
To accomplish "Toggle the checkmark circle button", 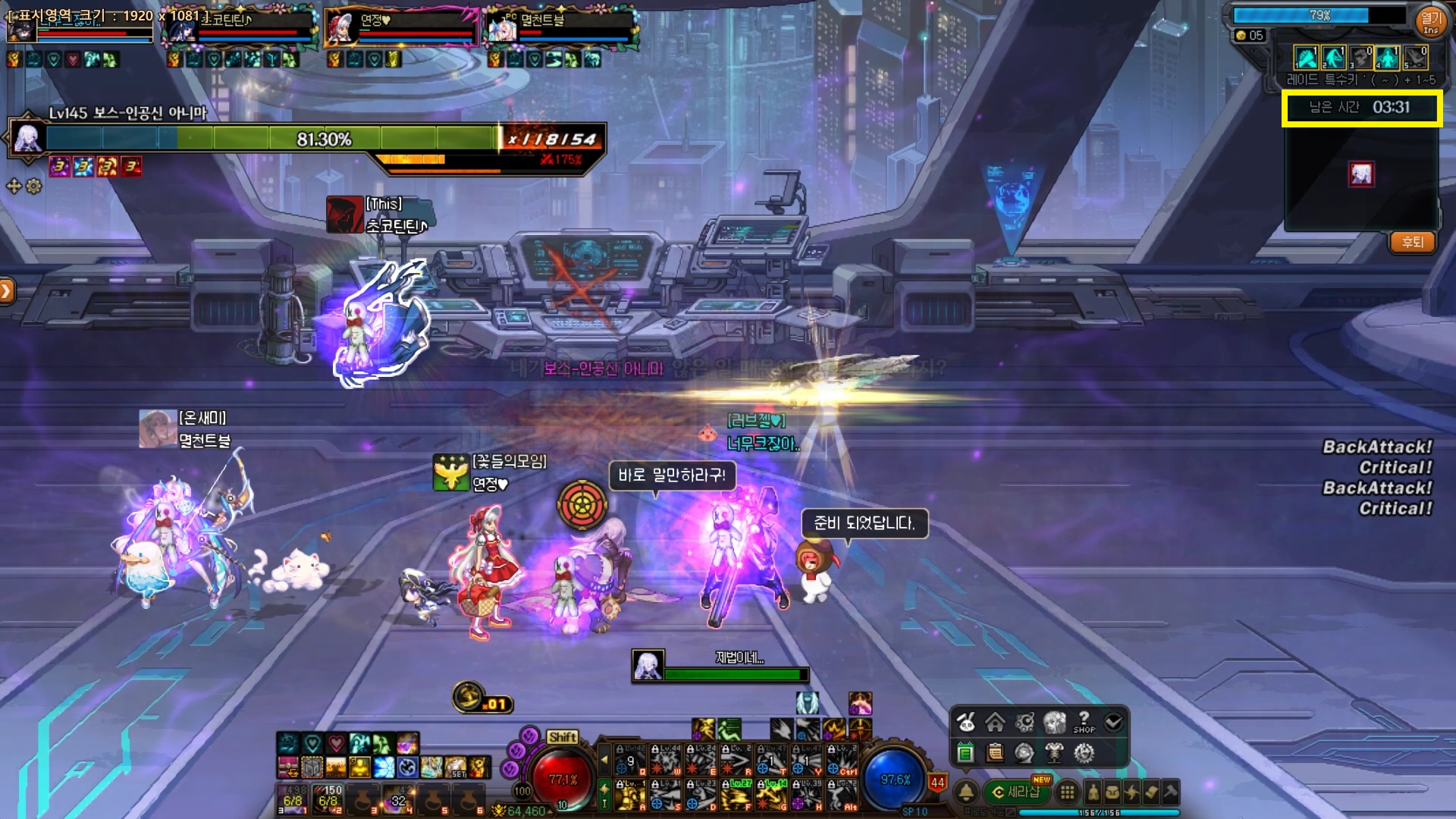I will pos(1113,722).
